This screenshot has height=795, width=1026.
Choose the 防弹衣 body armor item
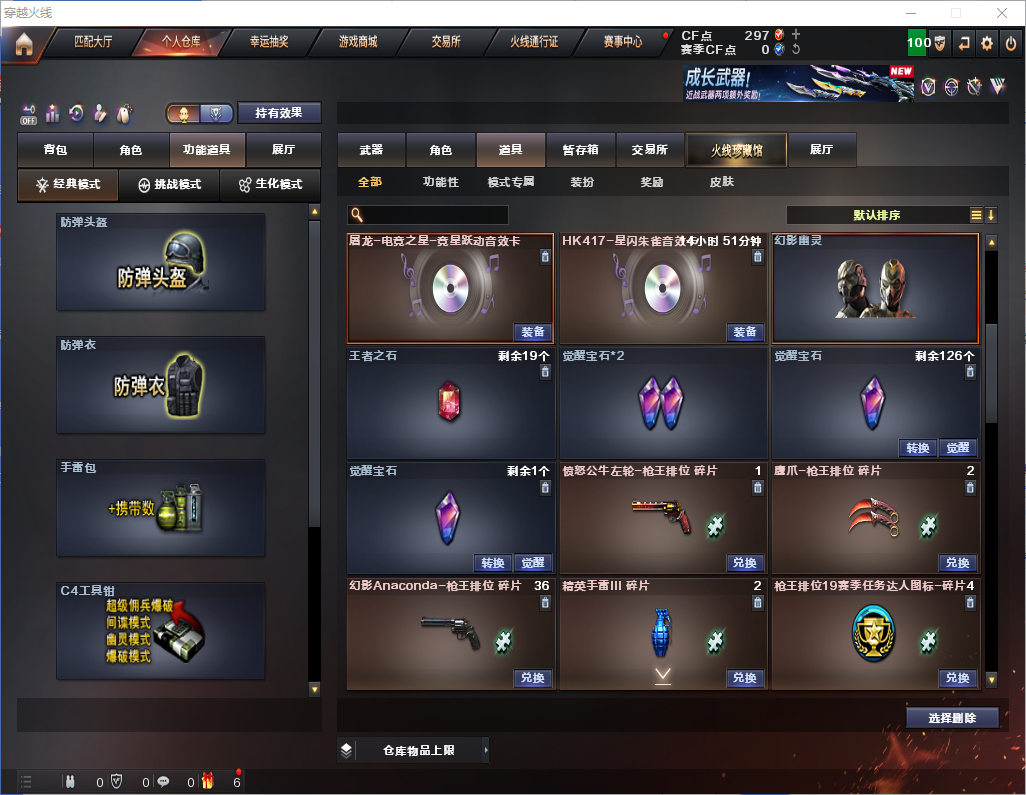point(161,385)
